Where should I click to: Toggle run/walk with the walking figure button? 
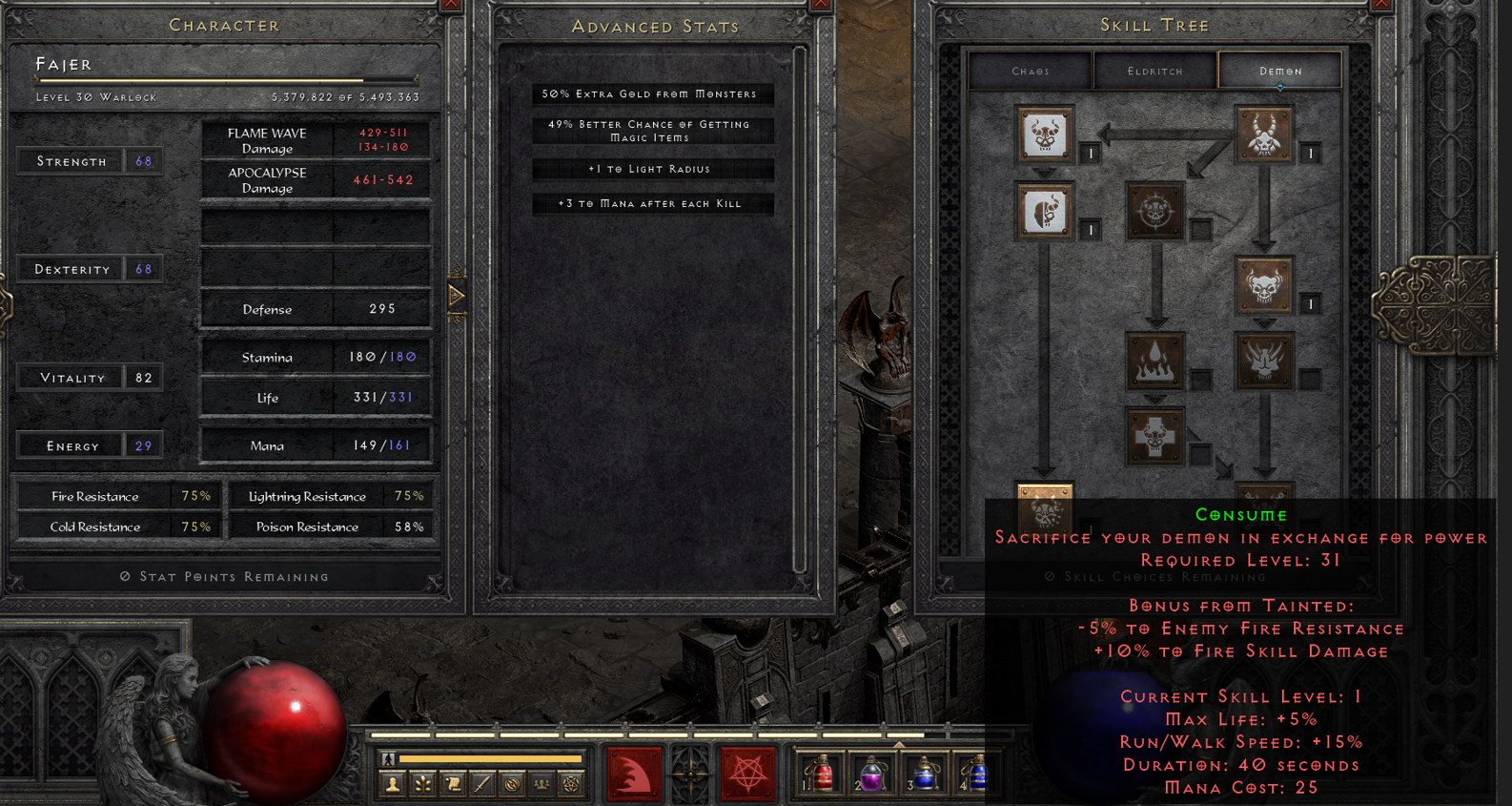388,759
